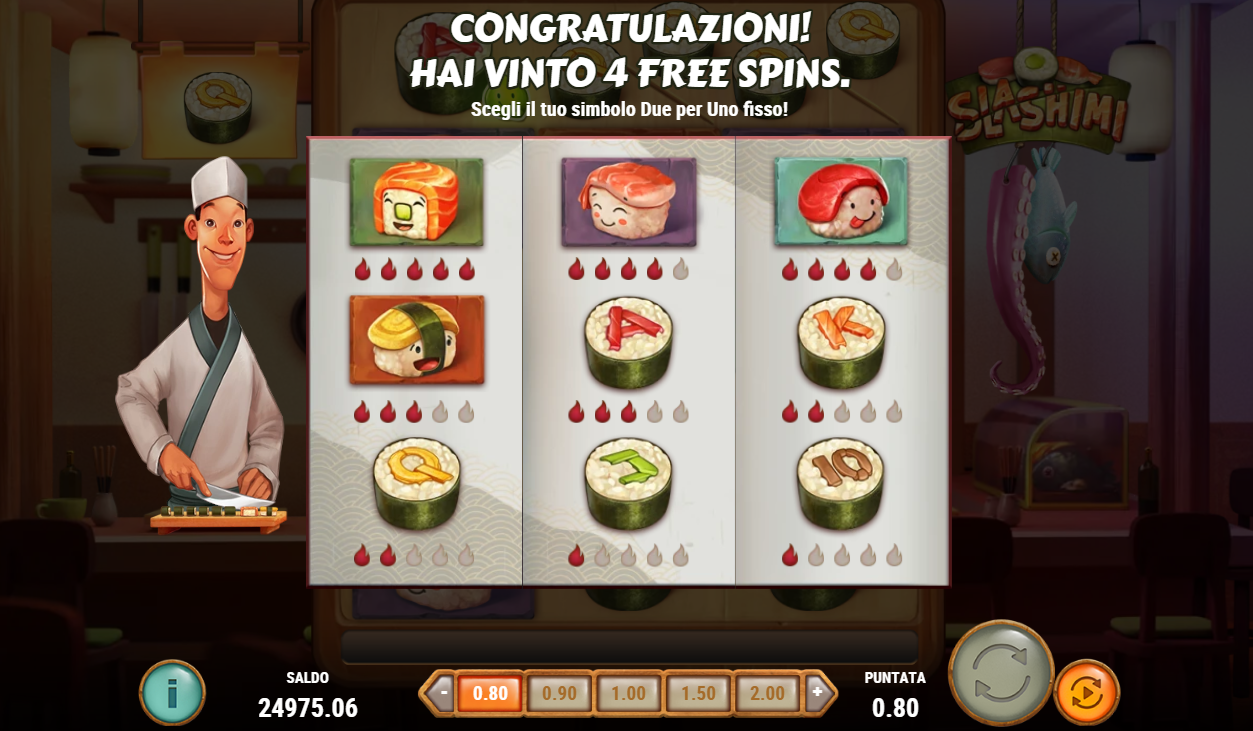Choose the Q maki roll symbol
Viewport: 1253px width, 731px height.
416,483
